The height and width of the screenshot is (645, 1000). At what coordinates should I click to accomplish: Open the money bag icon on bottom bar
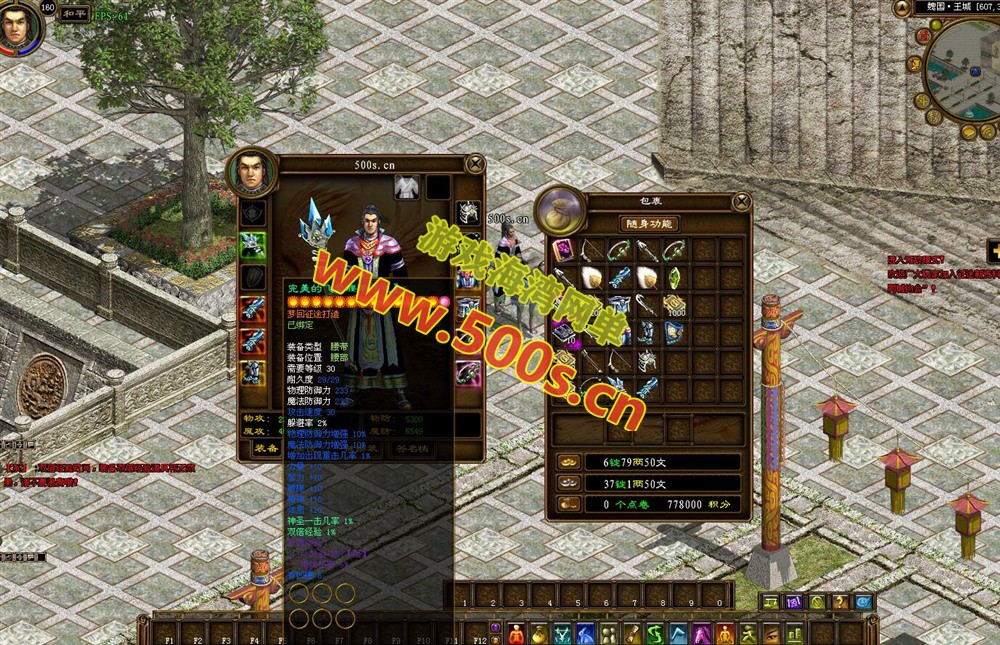pos(539,634)
